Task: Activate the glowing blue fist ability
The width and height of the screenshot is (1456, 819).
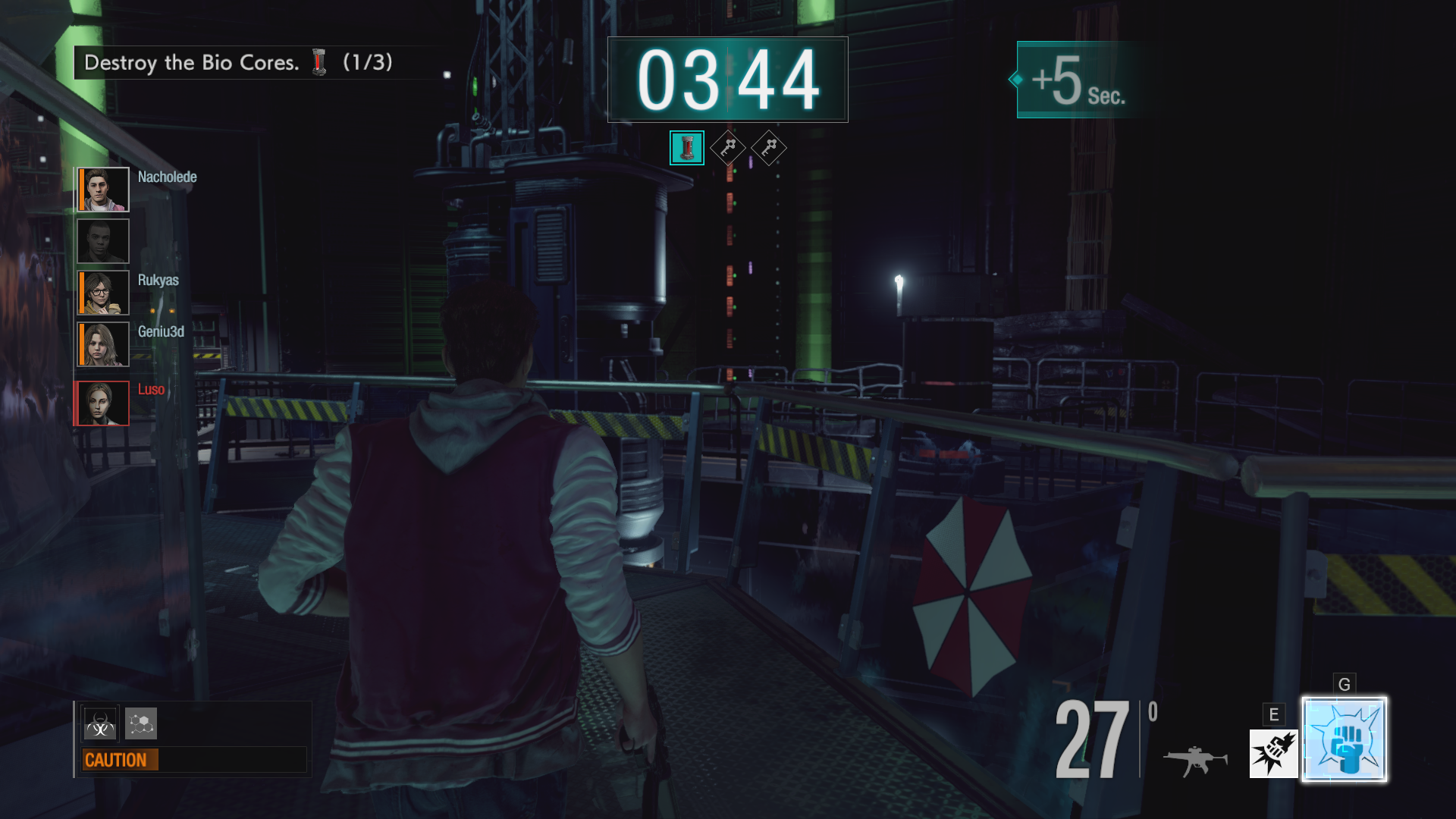Action: tap(1345, 740)
